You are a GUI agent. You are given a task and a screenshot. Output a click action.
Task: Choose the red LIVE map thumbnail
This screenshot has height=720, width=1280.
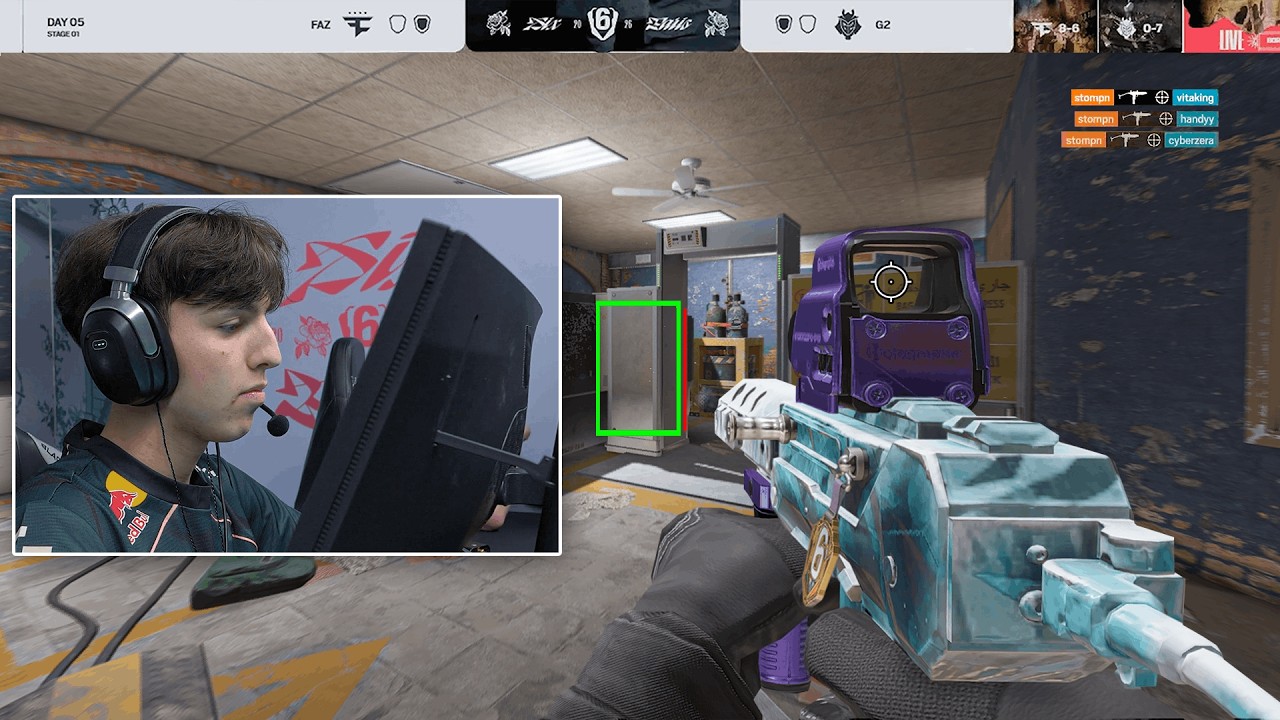(x=1231, y=26)
